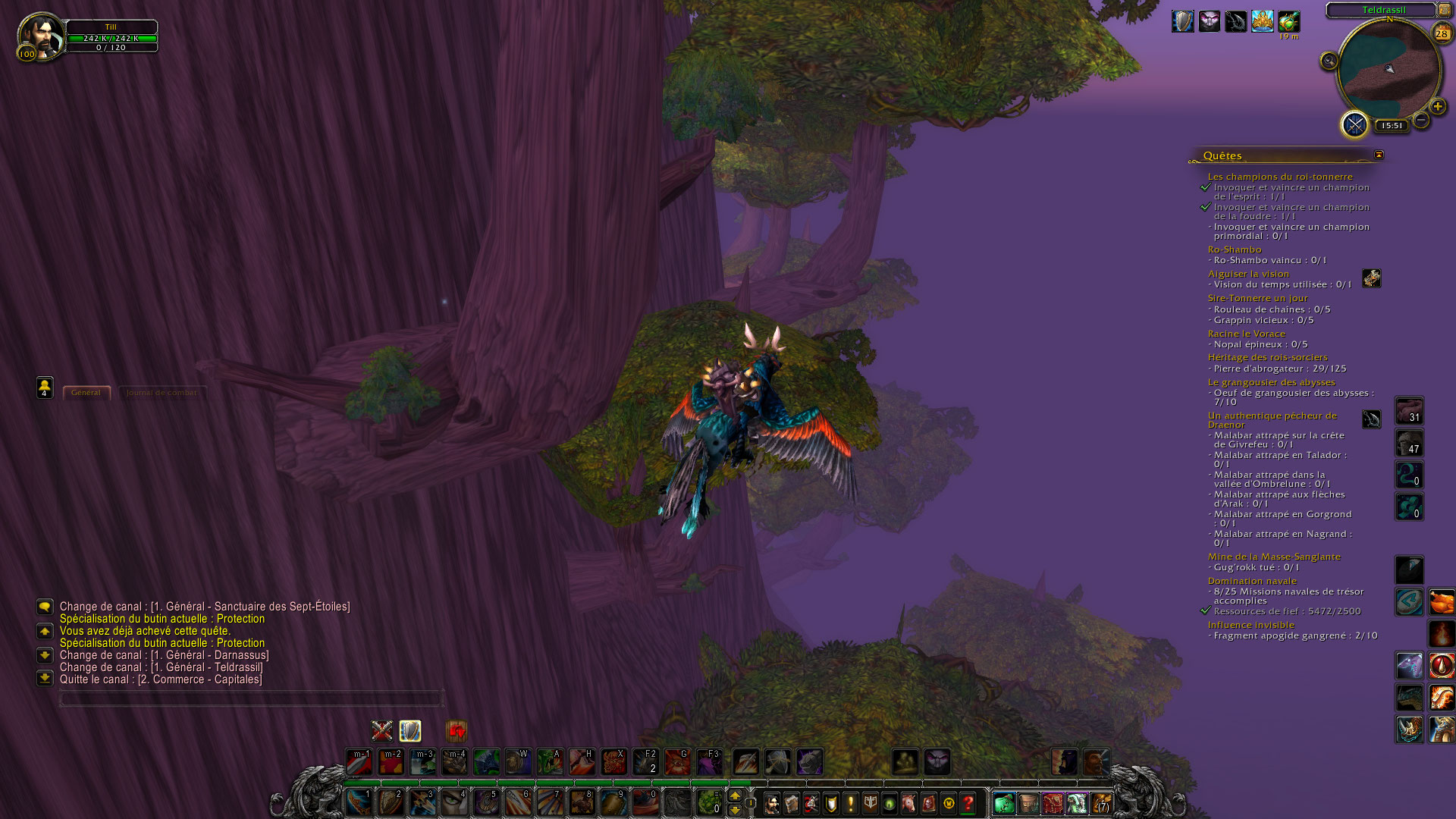The height and width of the screenshot is (819, 1456).
Task: Use the 'Aiguiser la vision' quest item
Action: (x=1371, y=278)
